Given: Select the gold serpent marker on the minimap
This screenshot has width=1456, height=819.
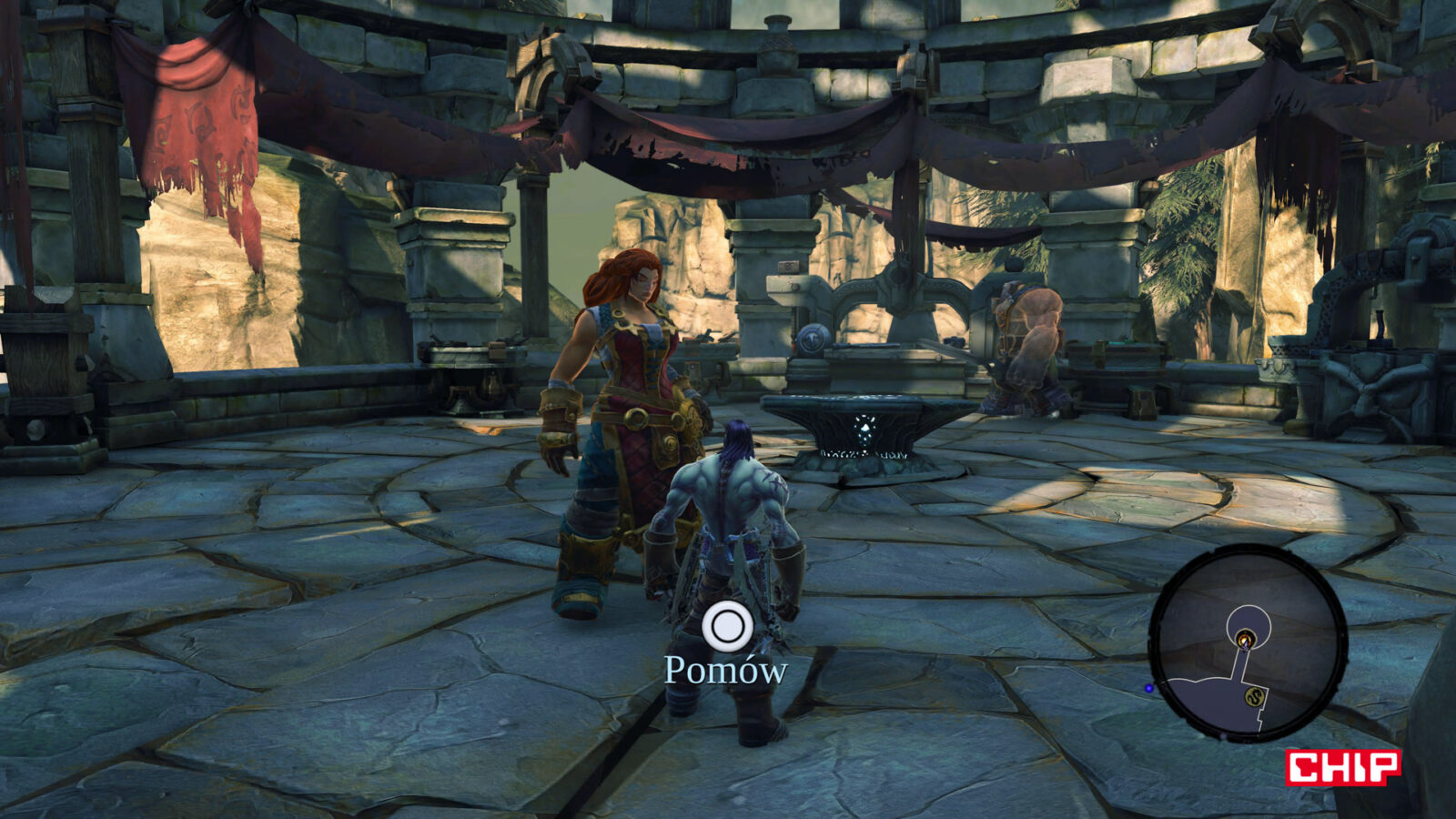Looking at the screenshot, I should tap(1257, 696).
